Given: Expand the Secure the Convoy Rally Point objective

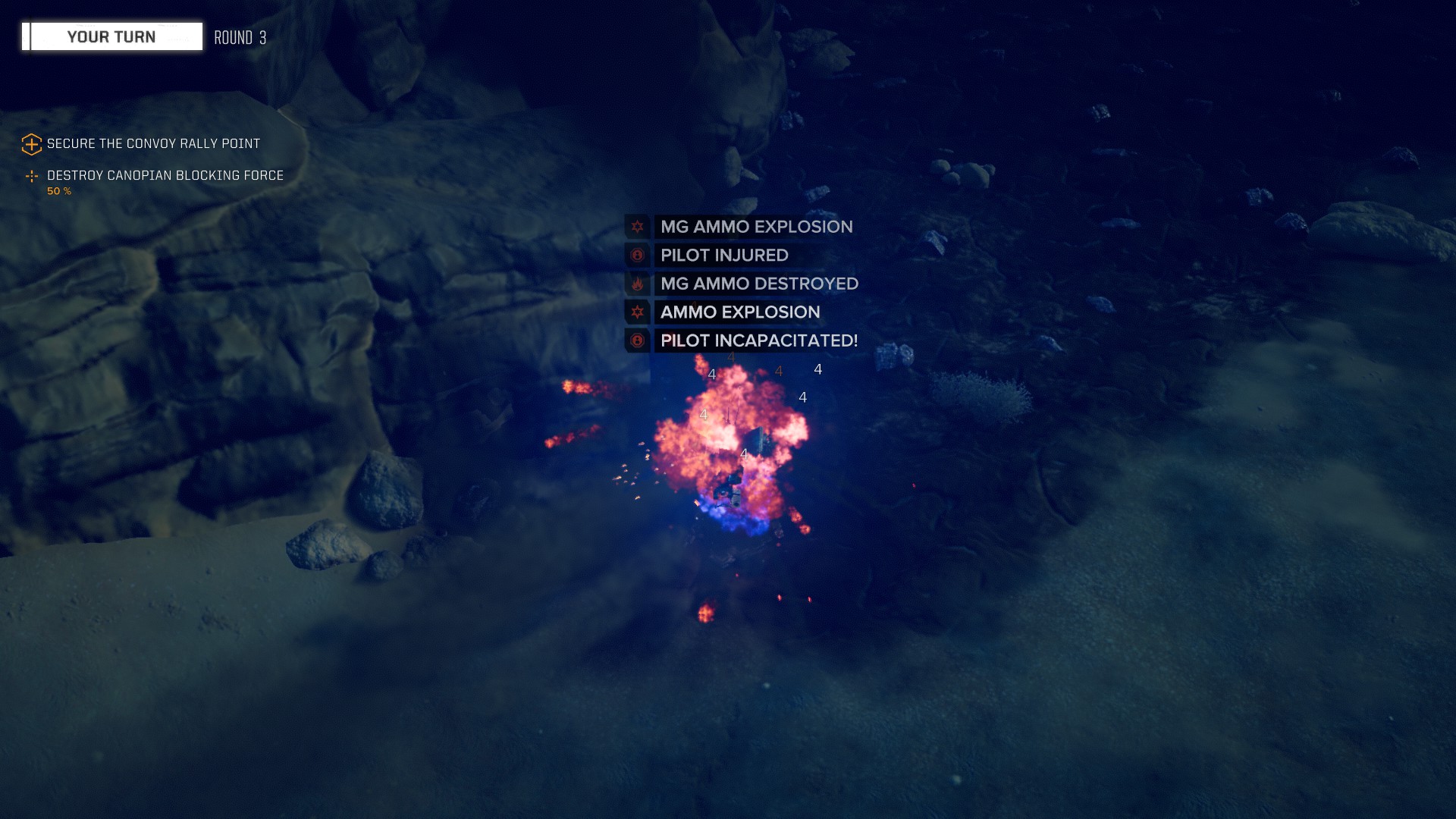Looking at the screenshot, I should (x=153, y=143).
